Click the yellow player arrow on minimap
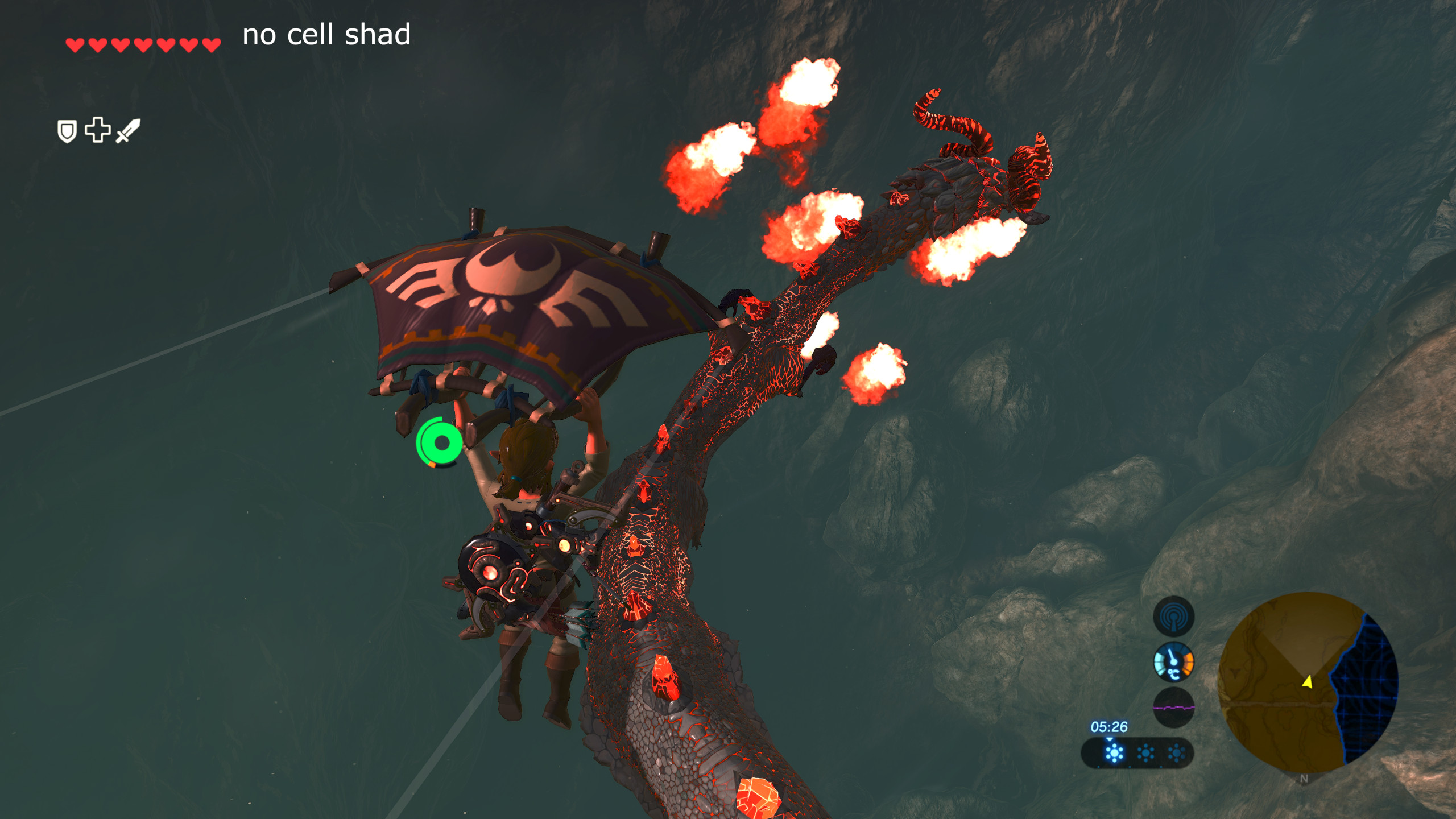 [1308, 681]
